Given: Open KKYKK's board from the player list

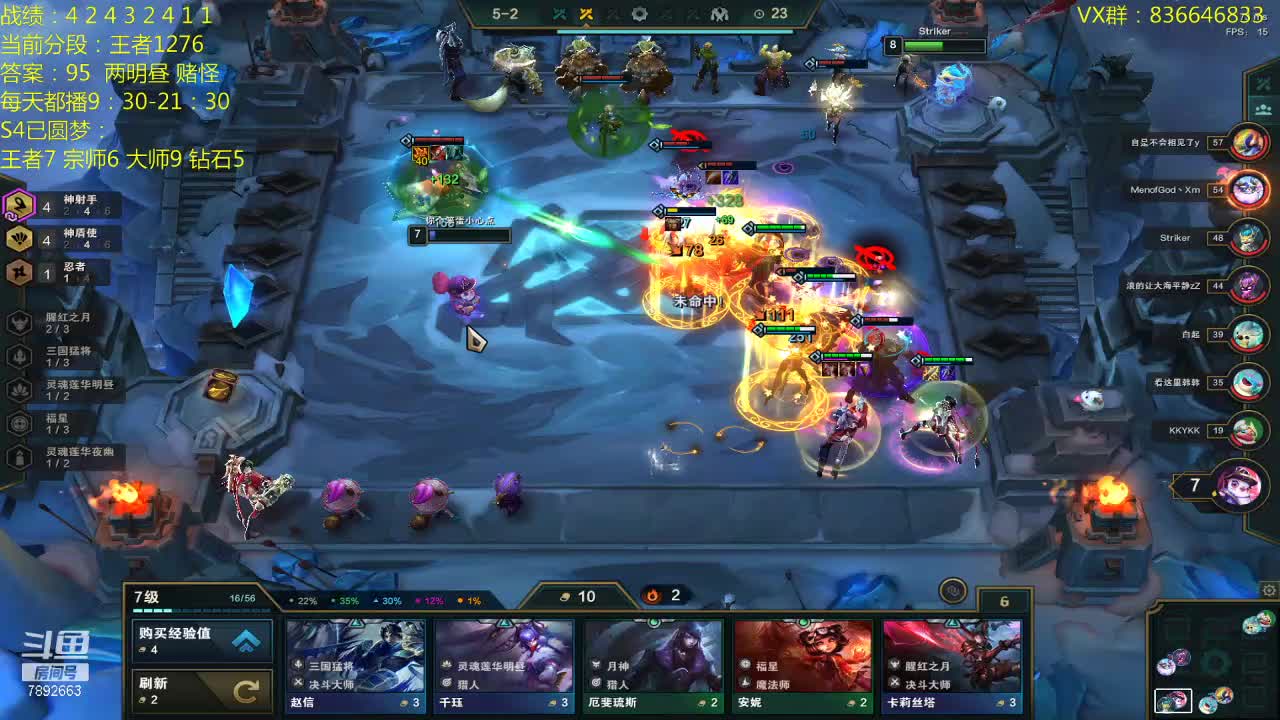Looking at the screenshot, I should point(1247,430).
